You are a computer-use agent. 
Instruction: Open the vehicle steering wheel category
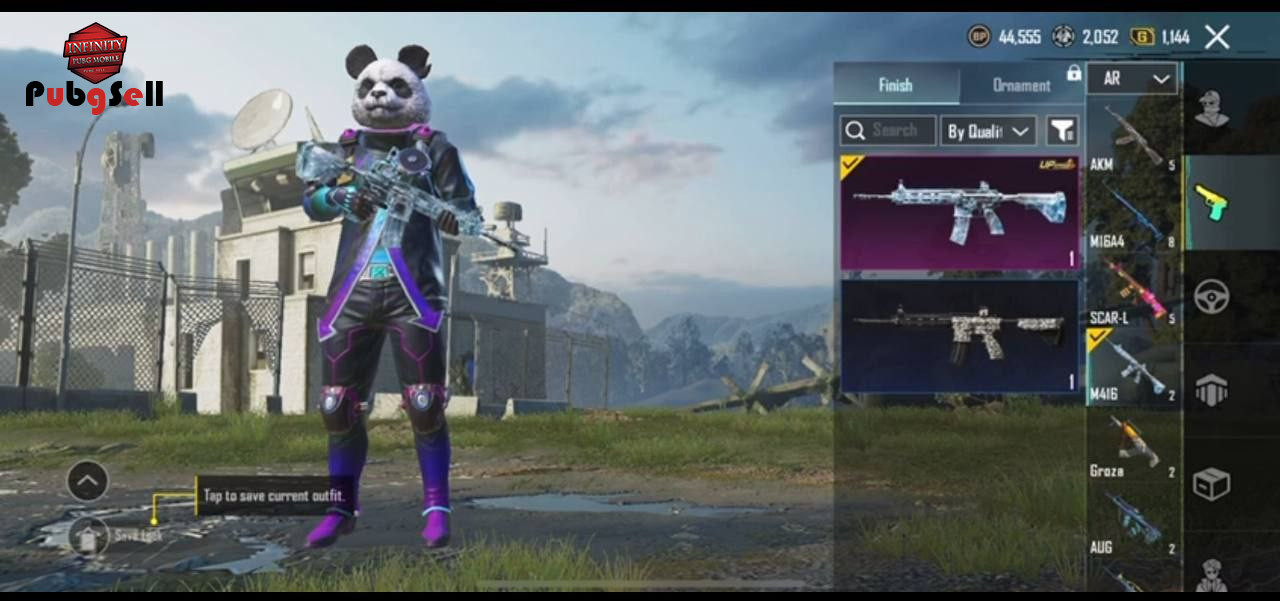click(1212, 297)
